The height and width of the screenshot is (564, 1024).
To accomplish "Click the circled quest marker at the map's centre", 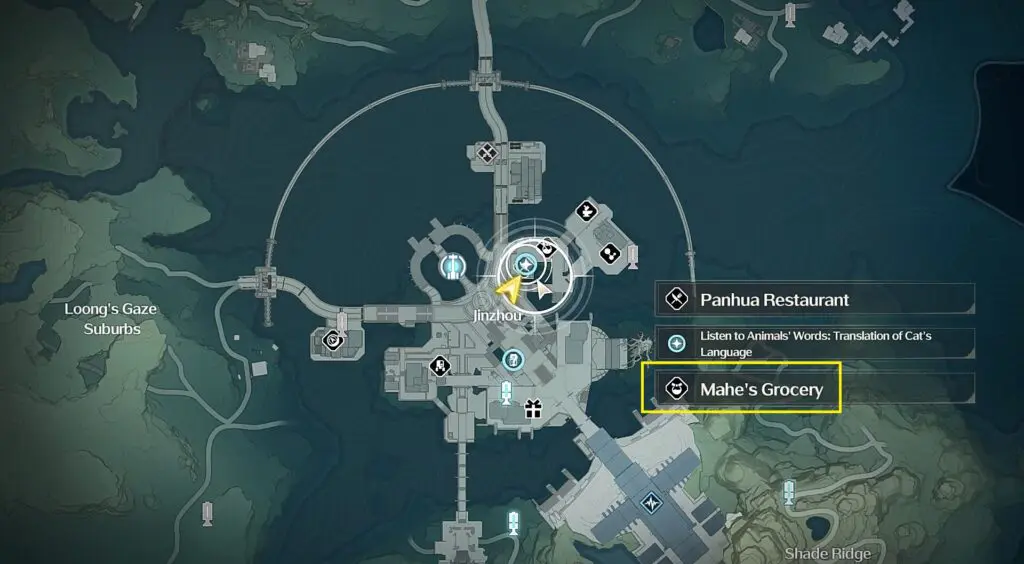I will (526, 265).
